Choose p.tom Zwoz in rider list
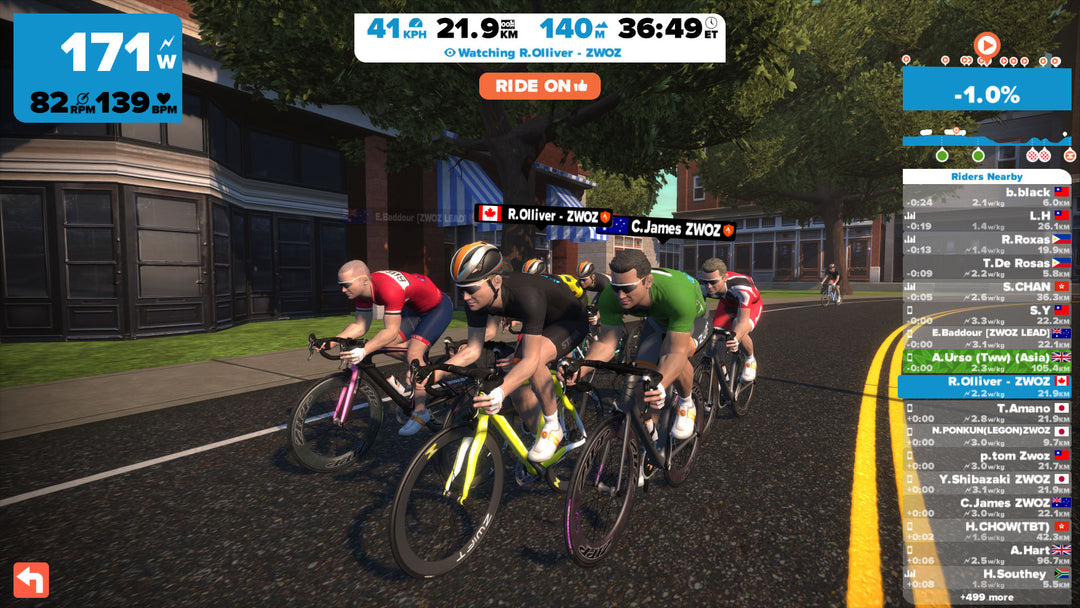The width and height of the screenshot is (1080, 608). tap(987, 460)
